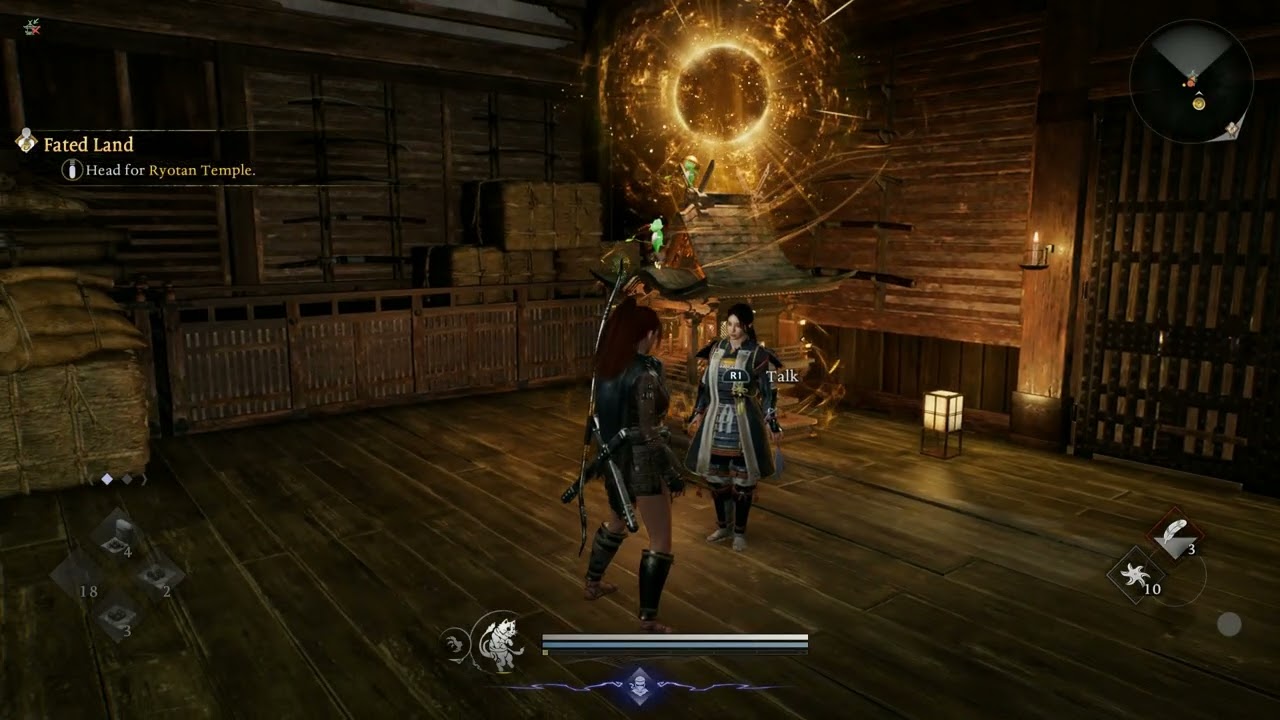Use the top shortcut item with count 4
This screenshot has height=720, width=1280.
click(x=118, y=538)
